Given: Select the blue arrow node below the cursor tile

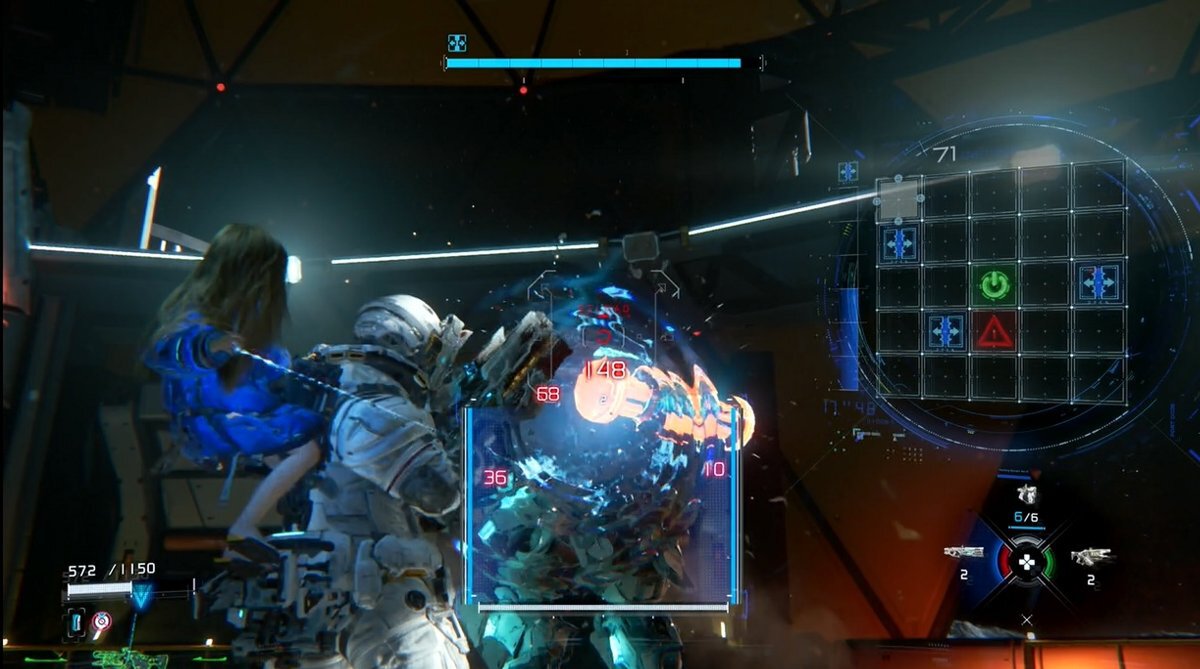Looking at the screenshot, I should coord(898,243).
